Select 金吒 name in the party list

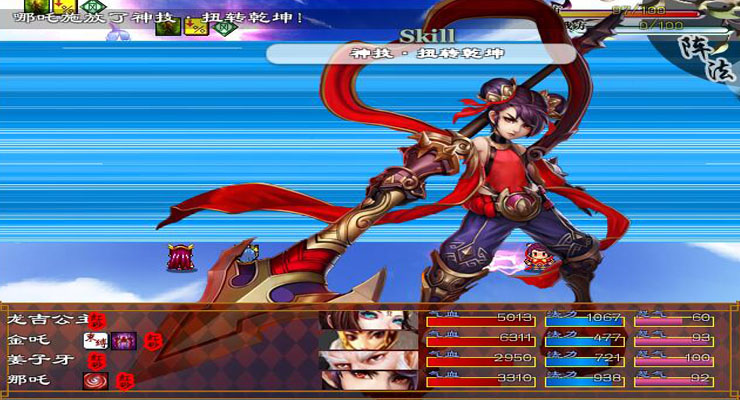28,339
